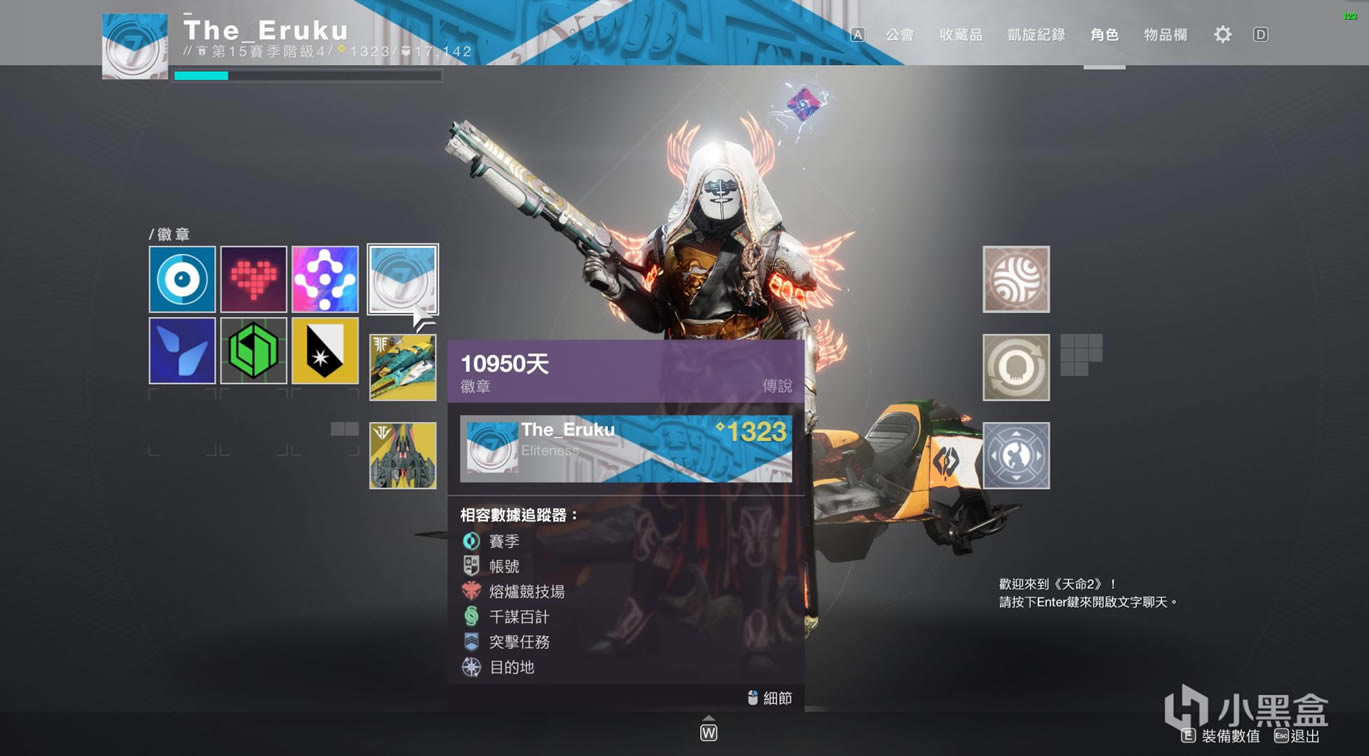Open the 凱旋紀錄 triumphs tab
Screen dimensions: 1369x756
coord(1036,35)
